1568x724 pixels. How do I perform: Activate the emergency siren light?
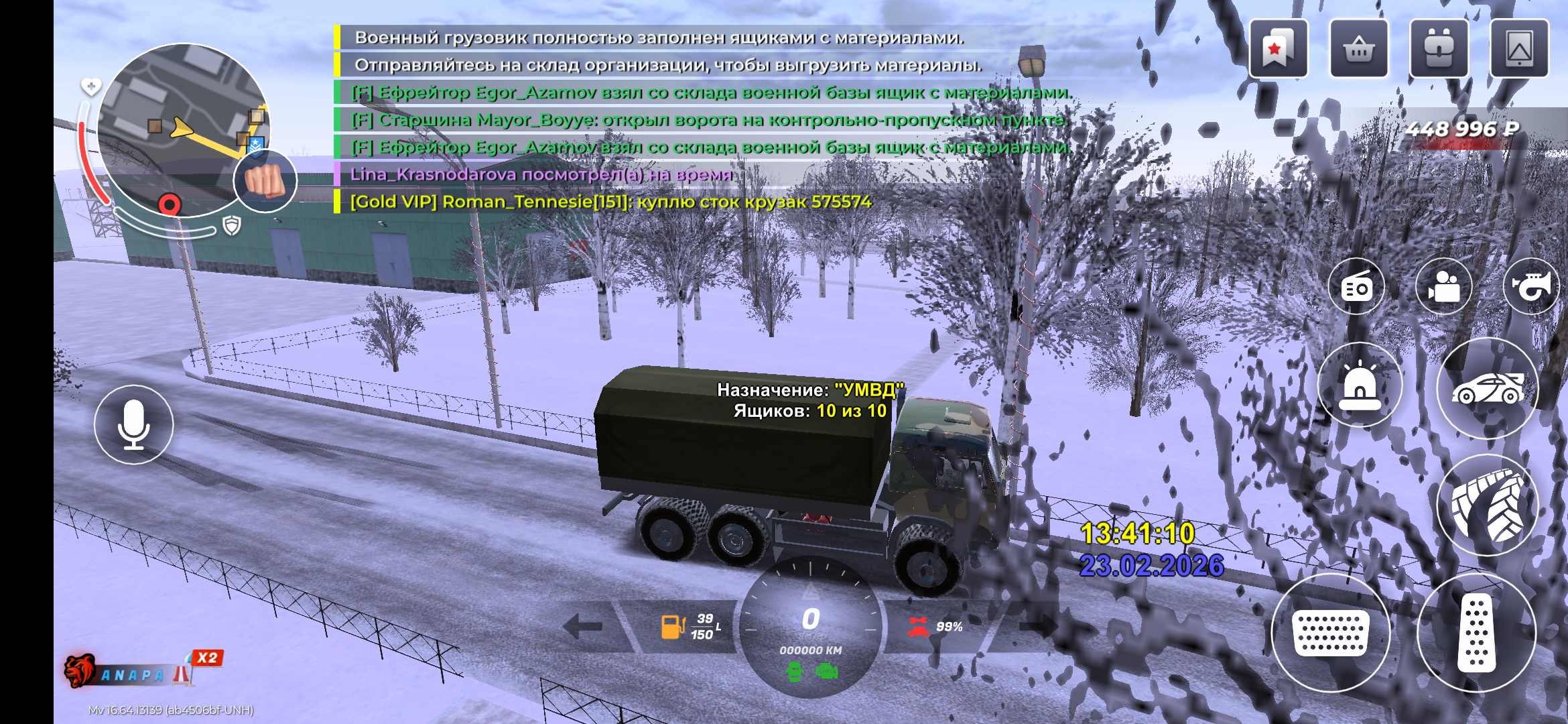[x=1360, y=385]
